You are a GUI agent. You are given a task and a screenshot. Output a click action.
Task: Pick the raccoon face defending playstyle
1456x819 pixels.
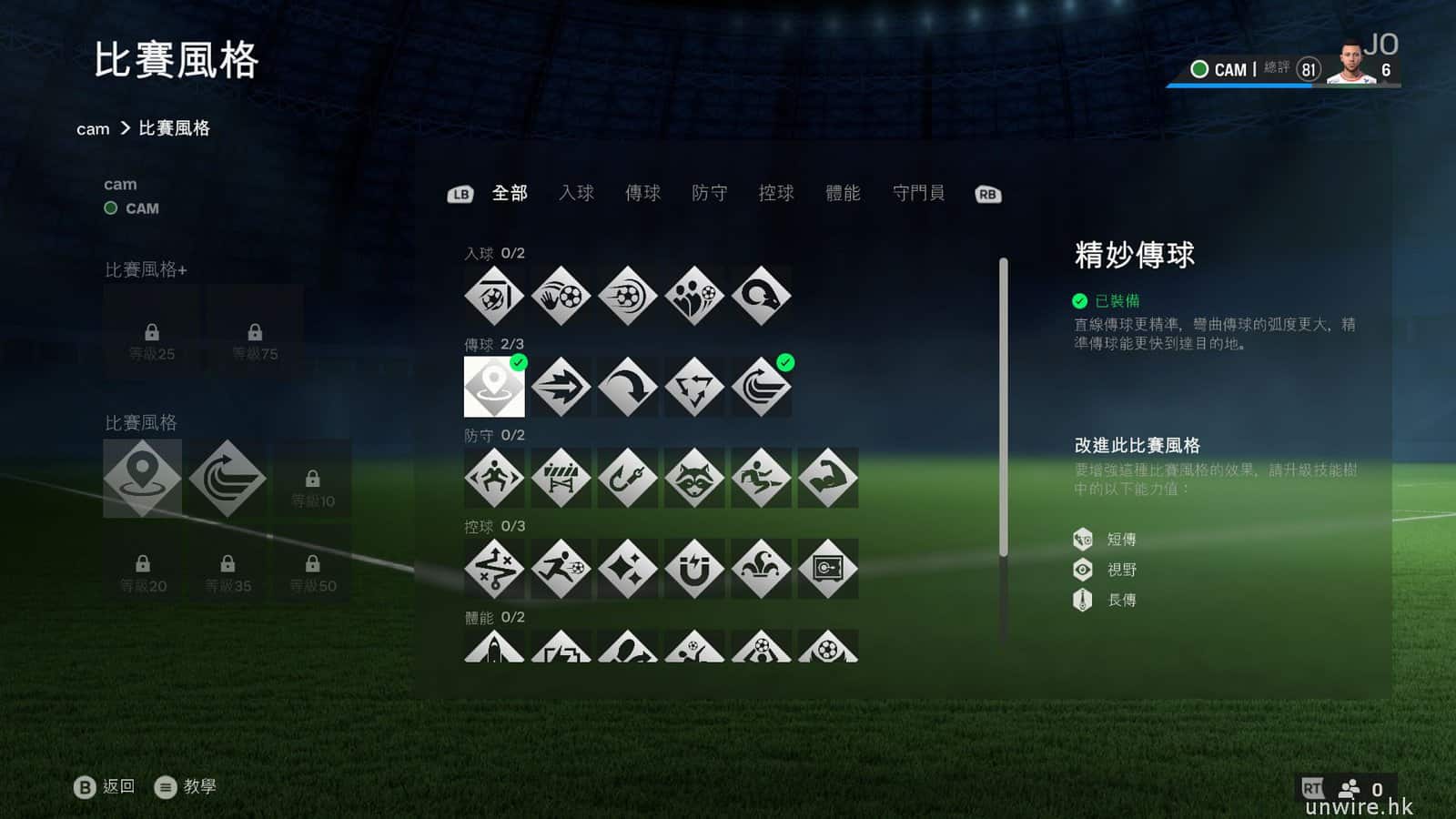(x=694, y=478)
